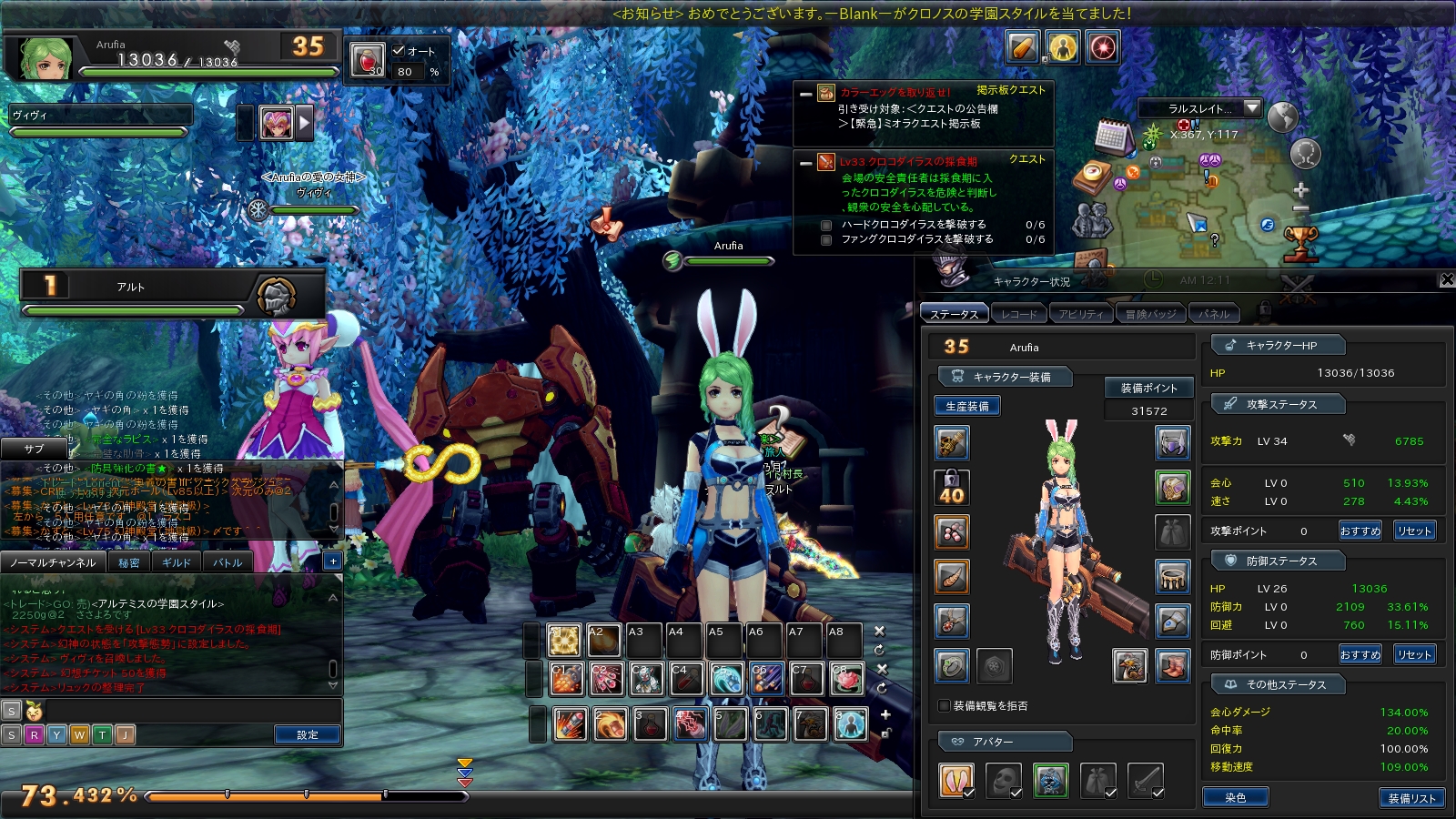The image size is (1456, 819).
Task: Select the bunny ears avatar slot
Action: [955, 780]
